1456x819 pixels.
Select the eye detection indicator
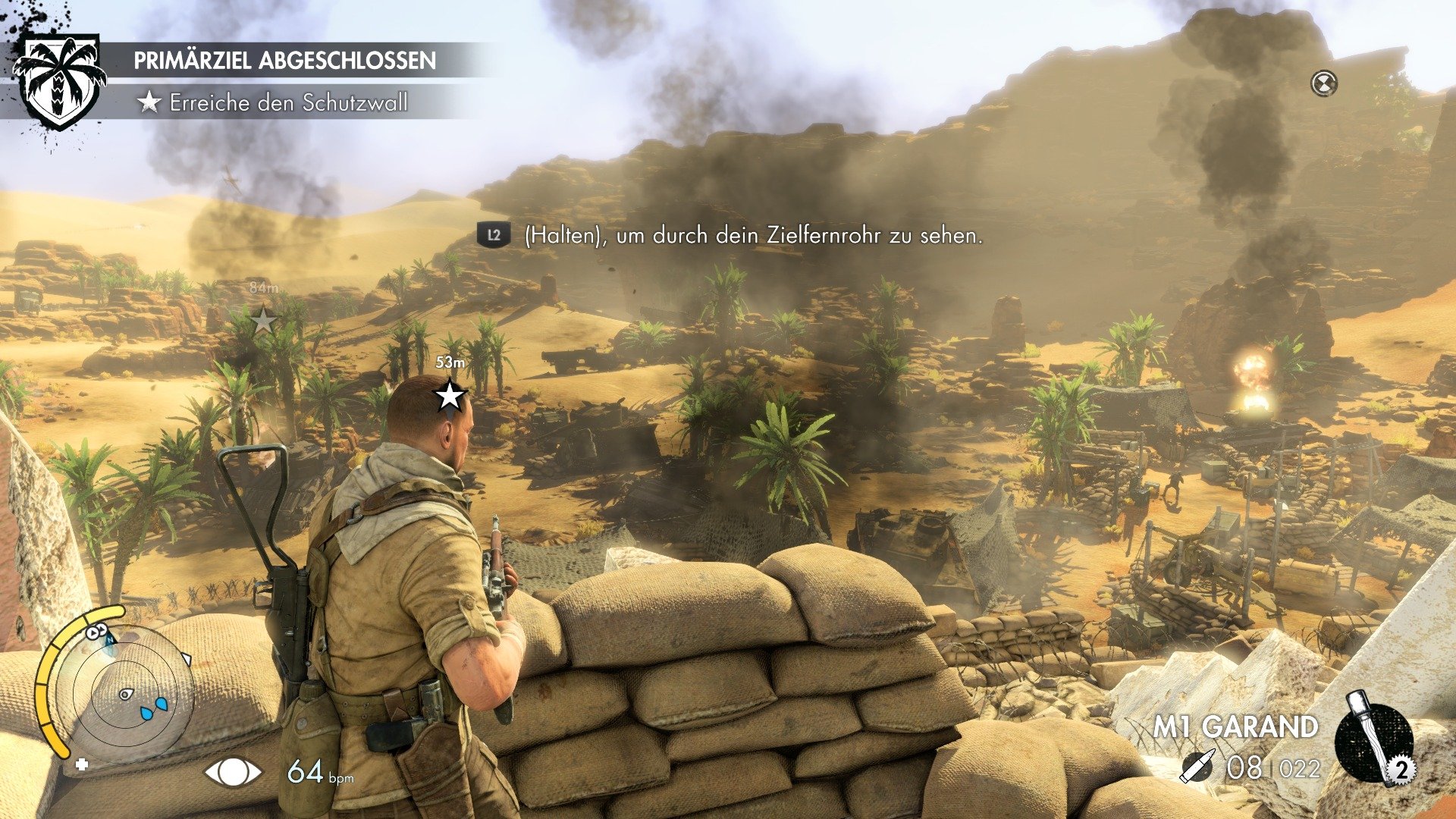[x=232, y=773]
